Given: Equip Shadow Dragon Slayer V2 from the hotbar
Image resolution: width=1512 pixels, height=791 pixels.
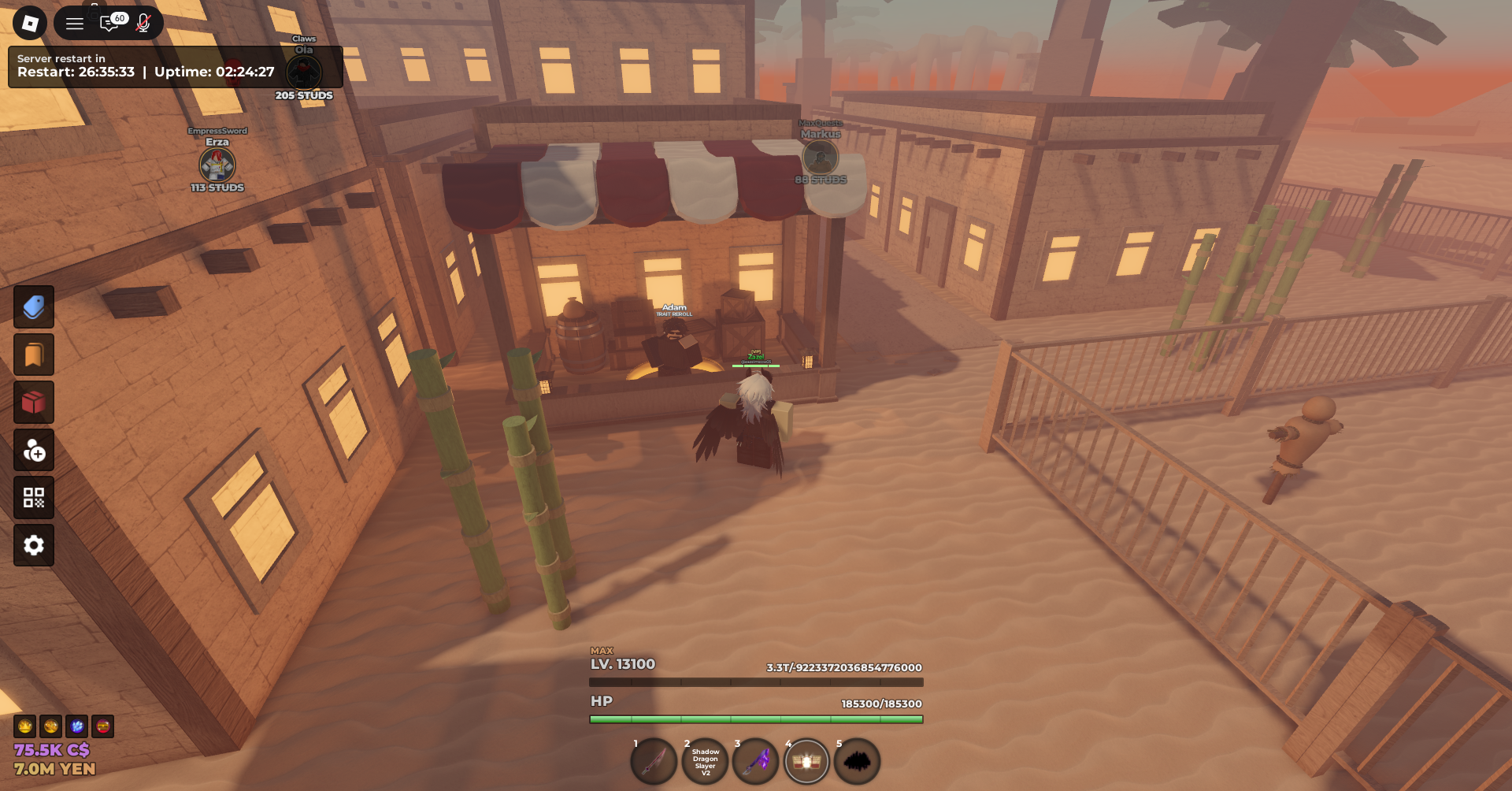Looking at the screenshot, I should coord(705,762).
